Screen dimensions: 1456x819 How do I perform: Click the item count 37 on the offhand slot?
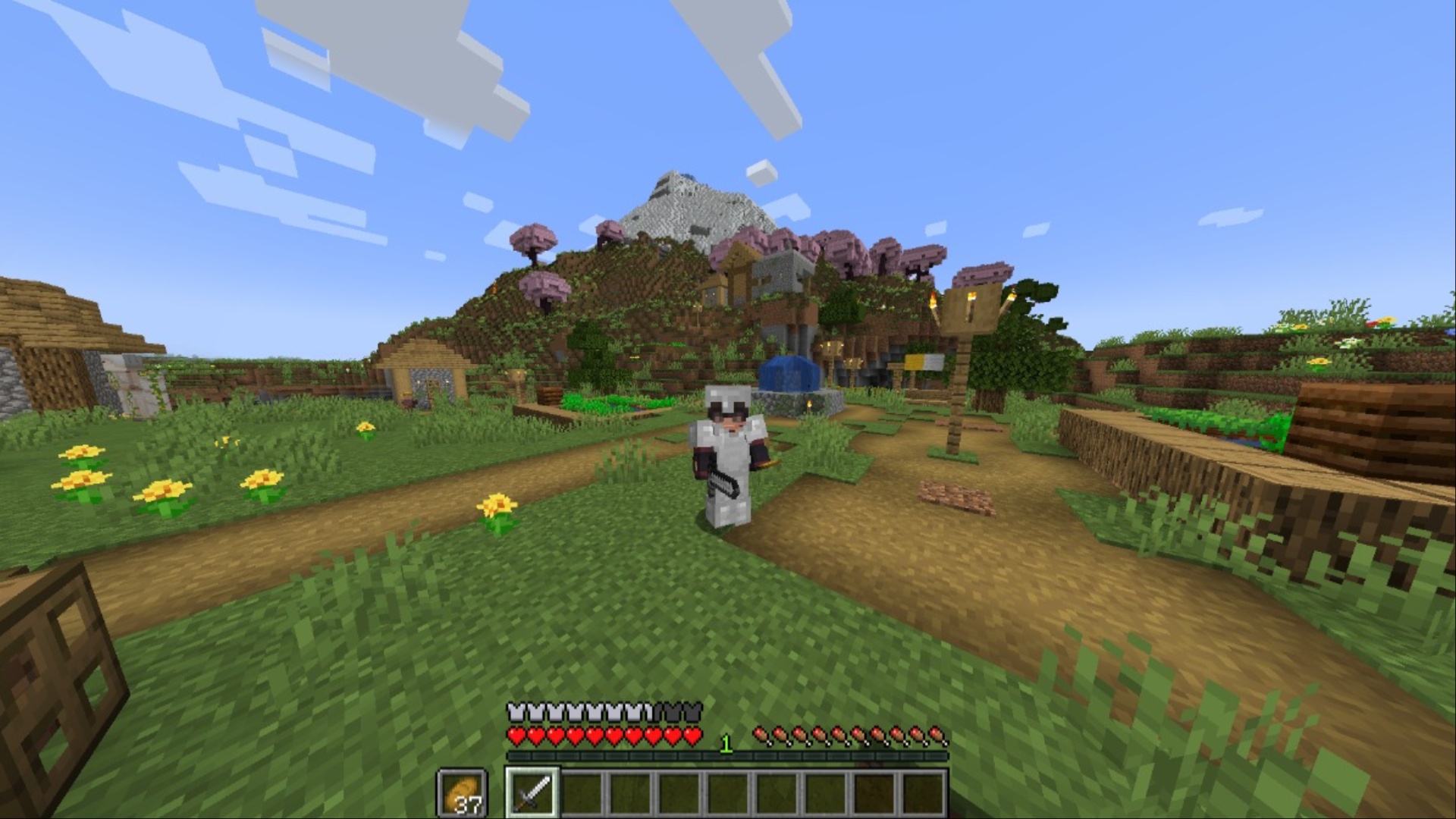[x=469, y=802]
